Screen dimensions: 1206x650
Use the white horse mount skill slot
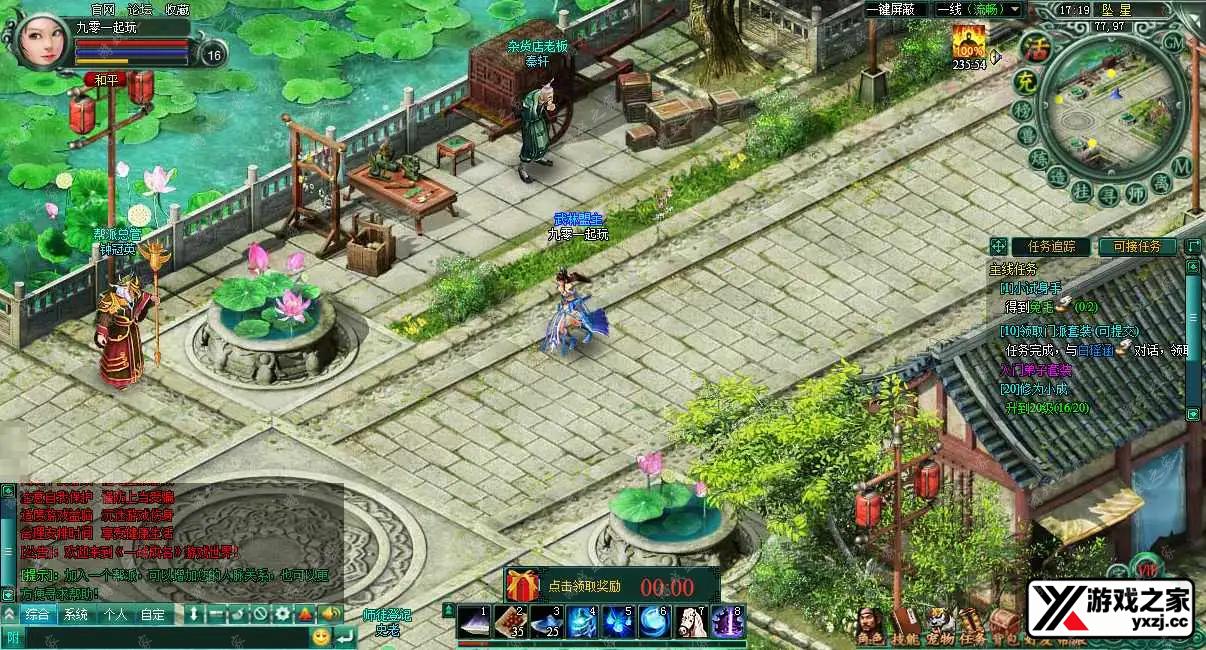click(691, 622)
